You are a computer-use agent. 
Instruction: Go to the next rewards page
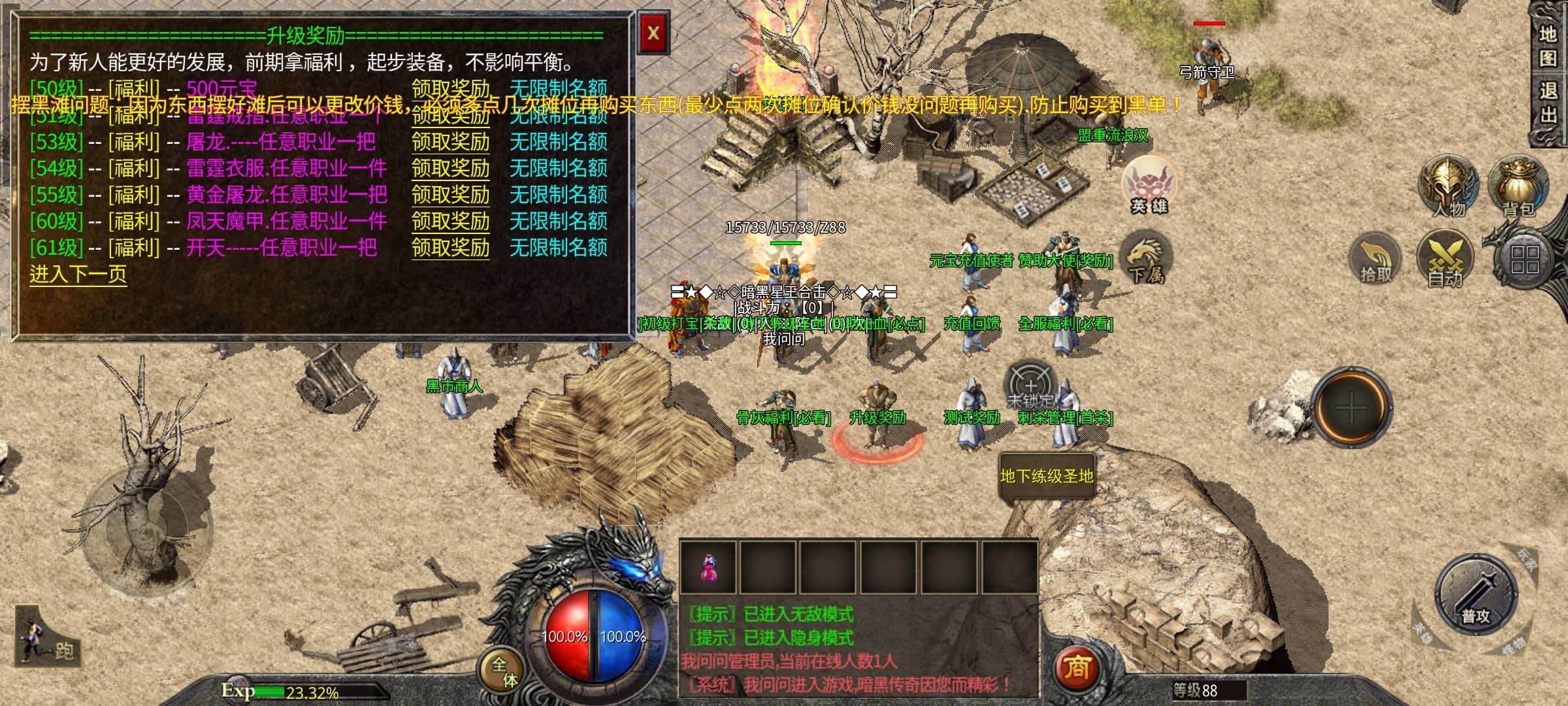(x=78, y=274)
